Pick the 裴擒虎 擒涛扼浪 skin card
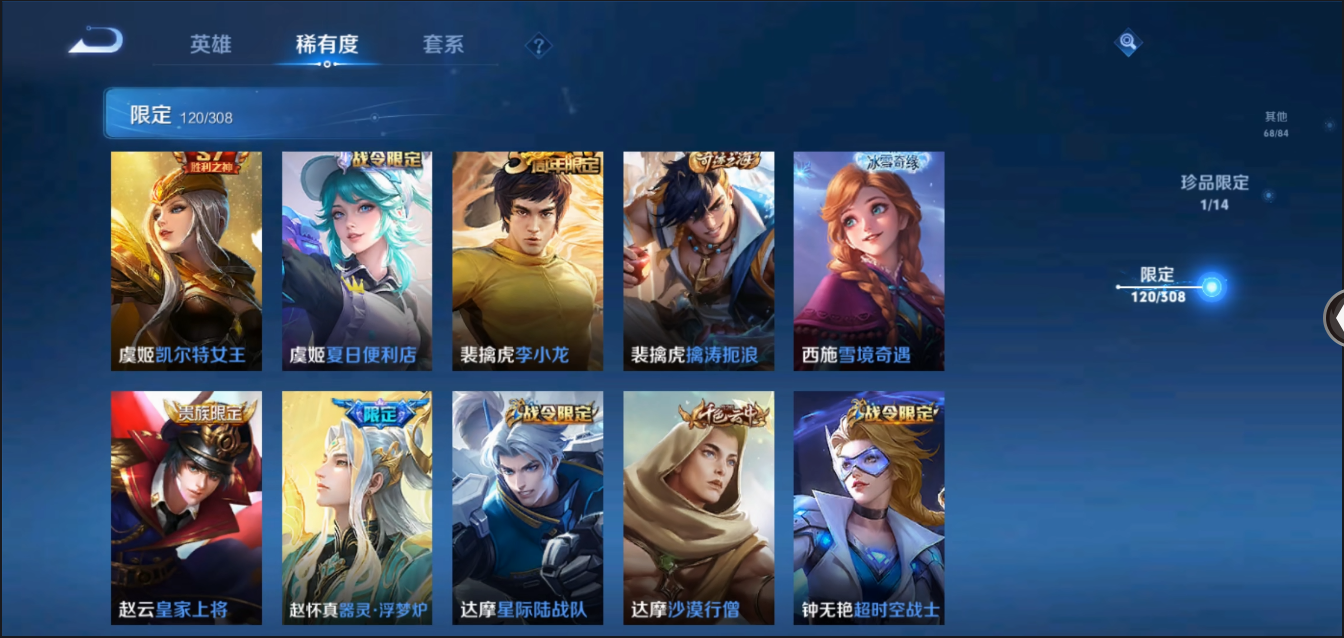This screenshot has width=1344, height=638. click(699, 261)
